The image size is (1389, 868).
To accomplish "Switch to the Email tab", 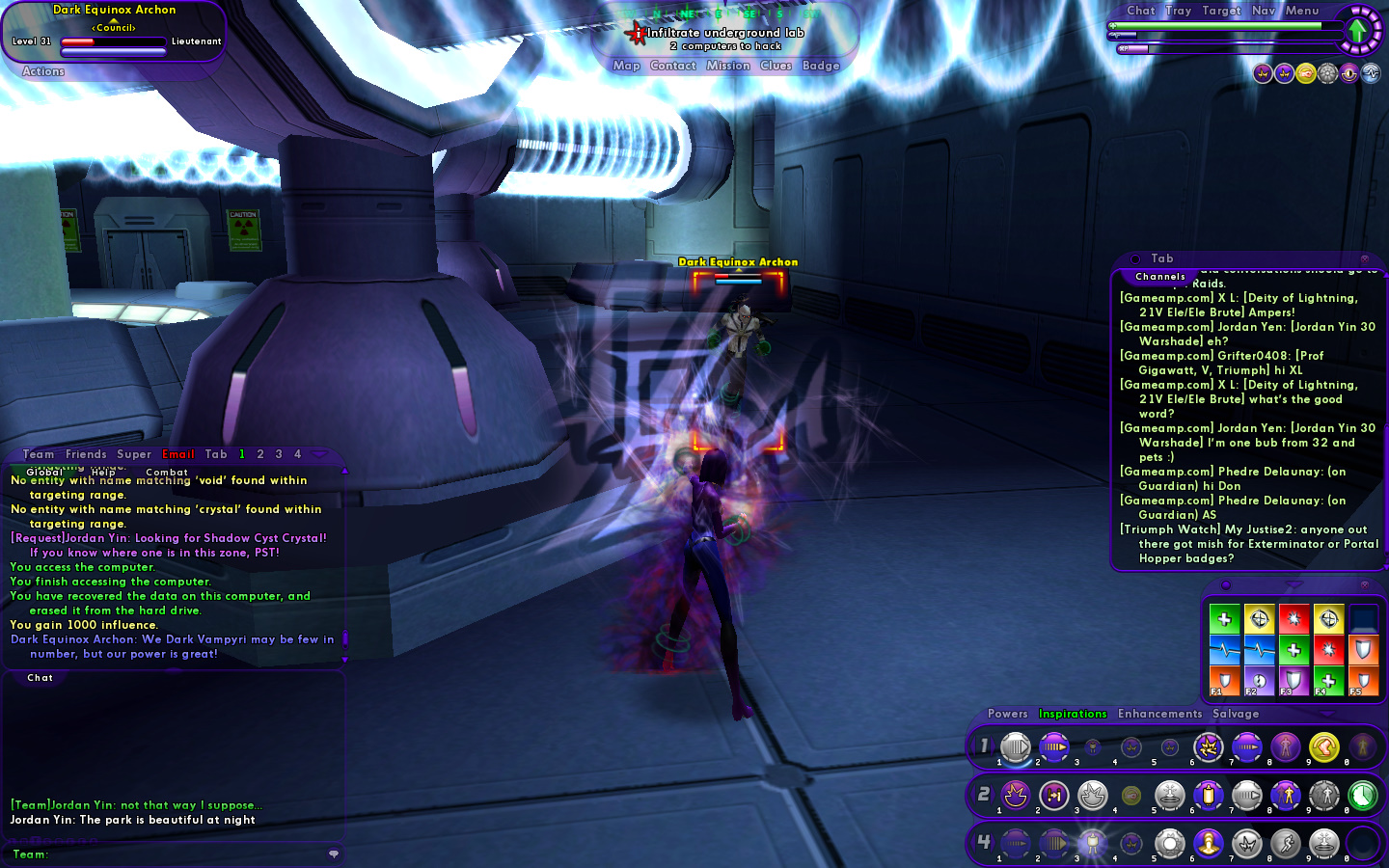I will click(178, 454).
